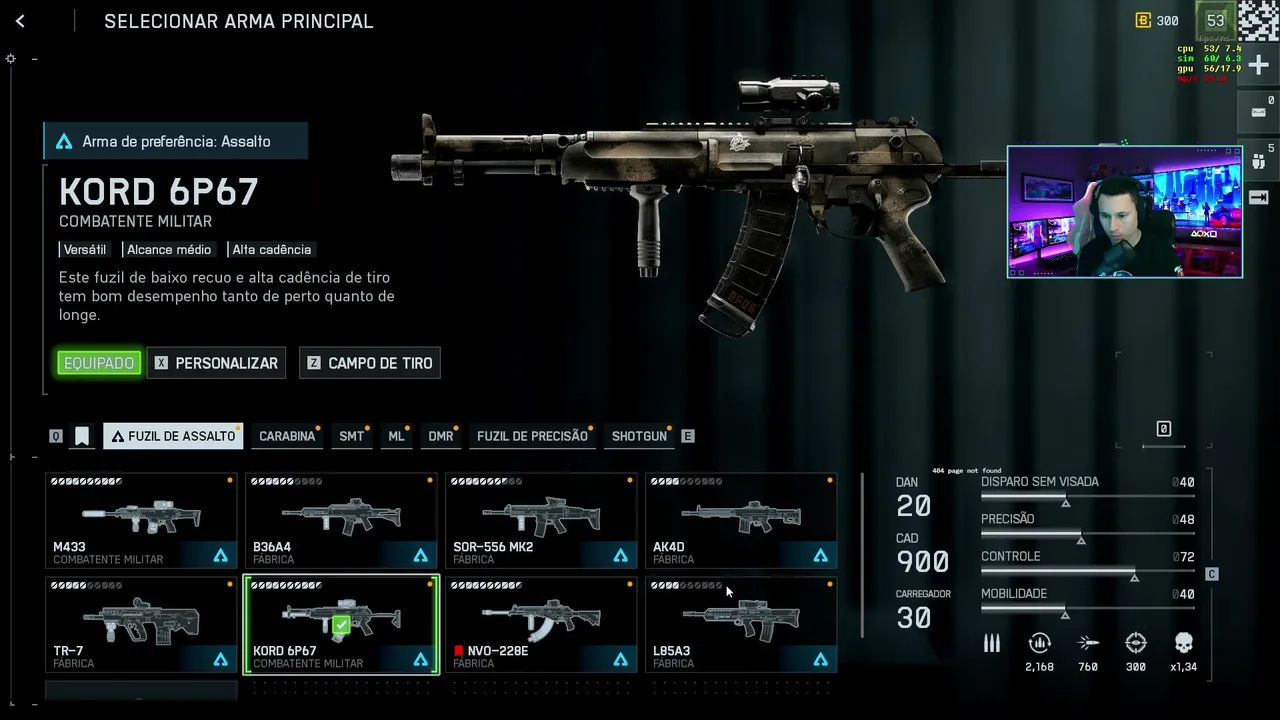The height and width of the screenshot is (720, 1280).
Task: Open the Personalizar weapon customization
Action: (216, 363)
